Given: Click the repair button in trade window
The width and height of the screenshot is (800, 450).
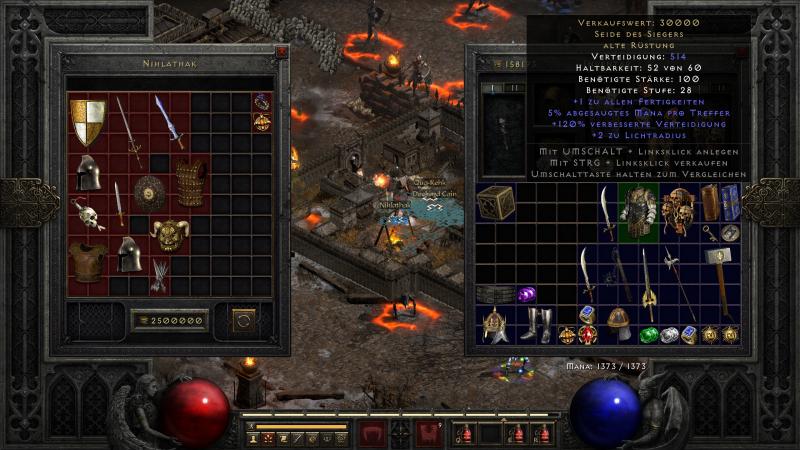Looking at the screenshot, I should point(243,320).
